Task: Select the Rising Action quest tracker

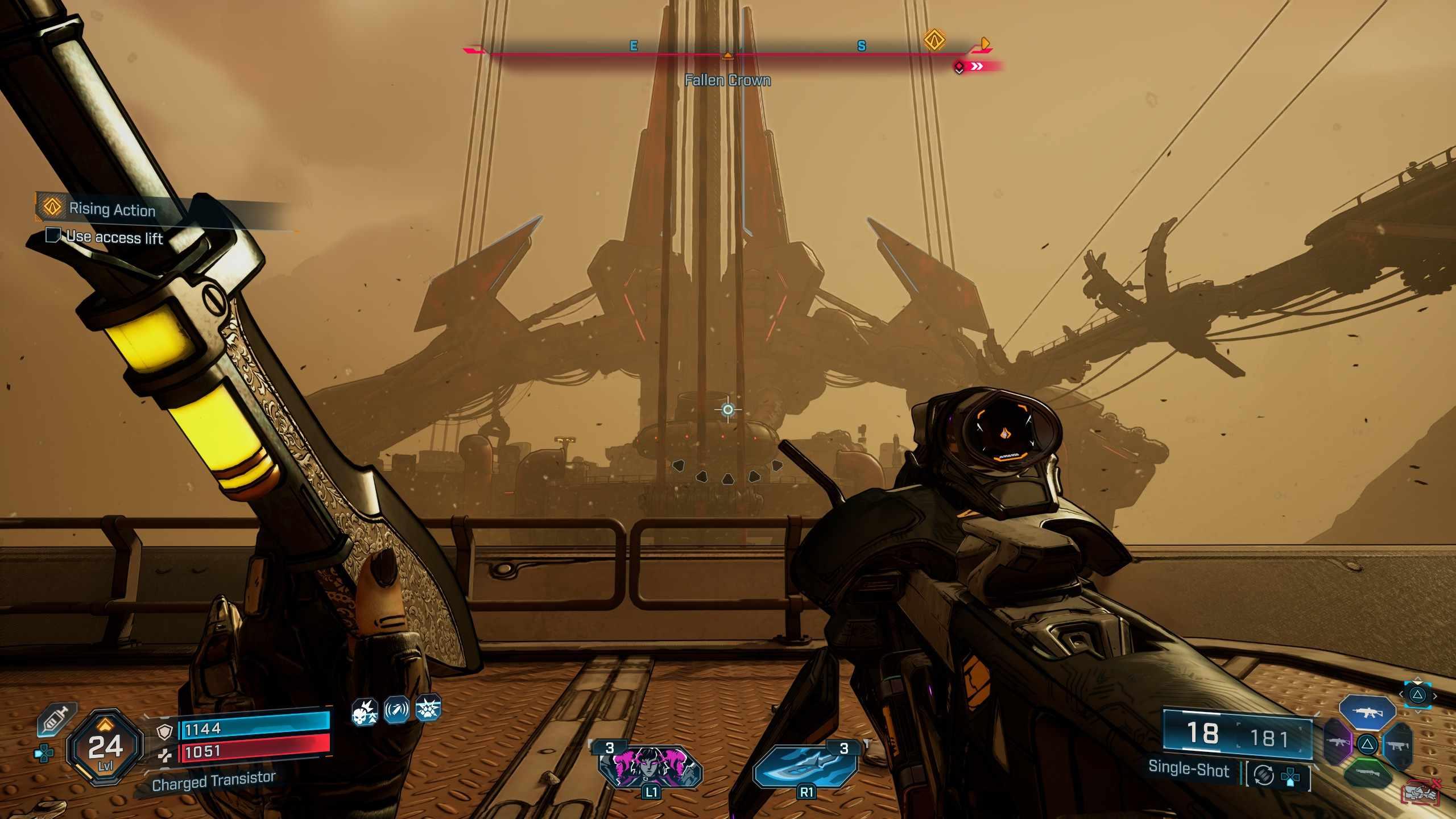Action: point(112,209)
